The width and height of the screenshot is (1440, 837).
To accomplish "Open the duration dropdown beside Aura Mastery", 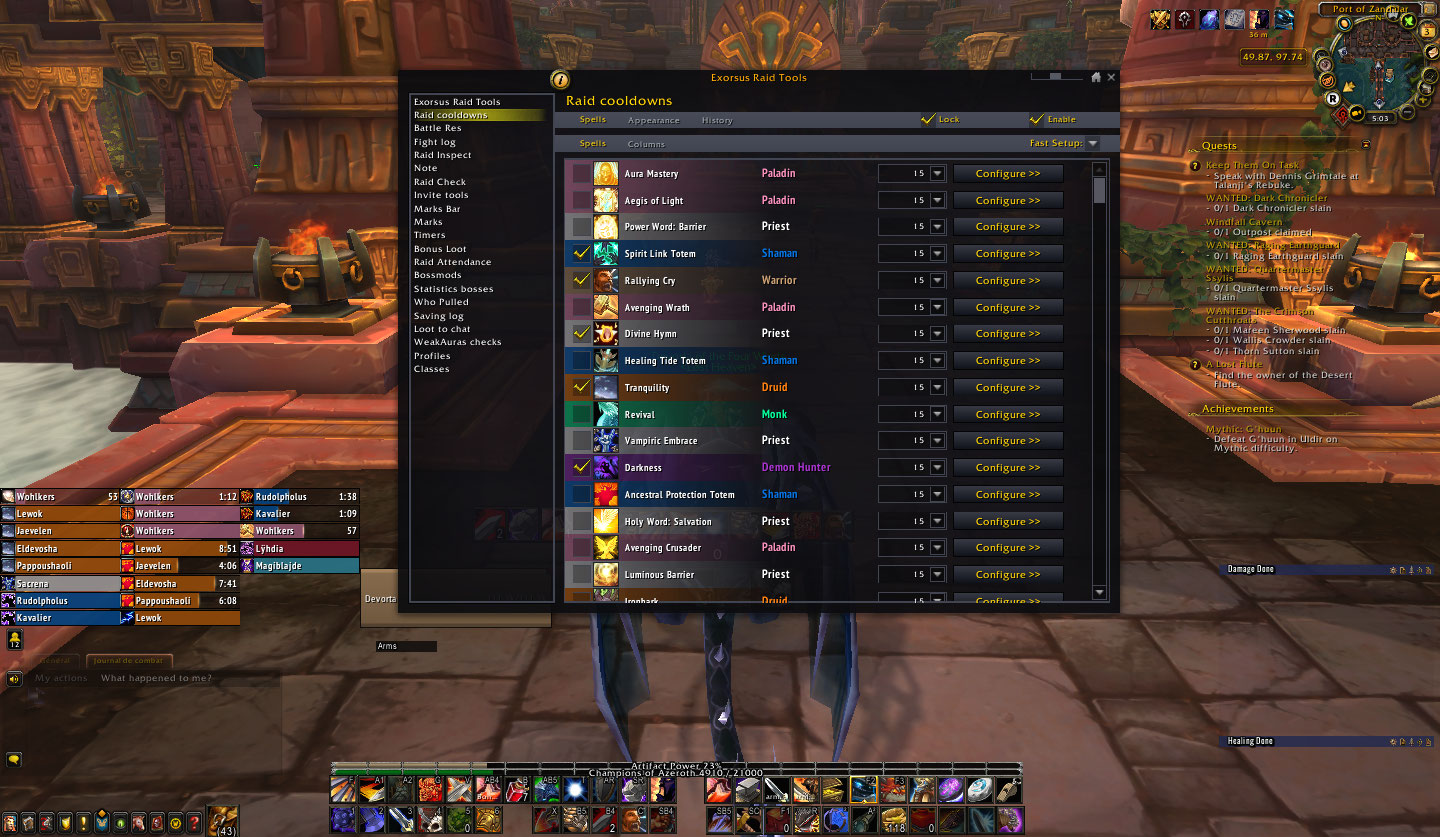I will click(x=936, y=173).
